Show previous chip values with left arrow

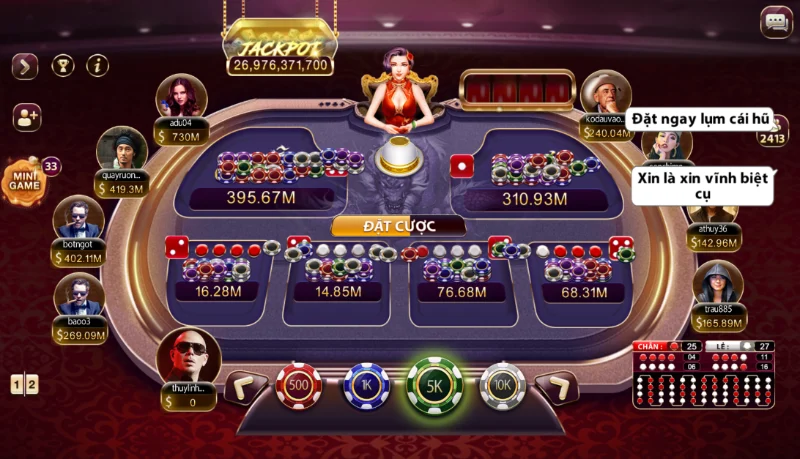[244, 386]
